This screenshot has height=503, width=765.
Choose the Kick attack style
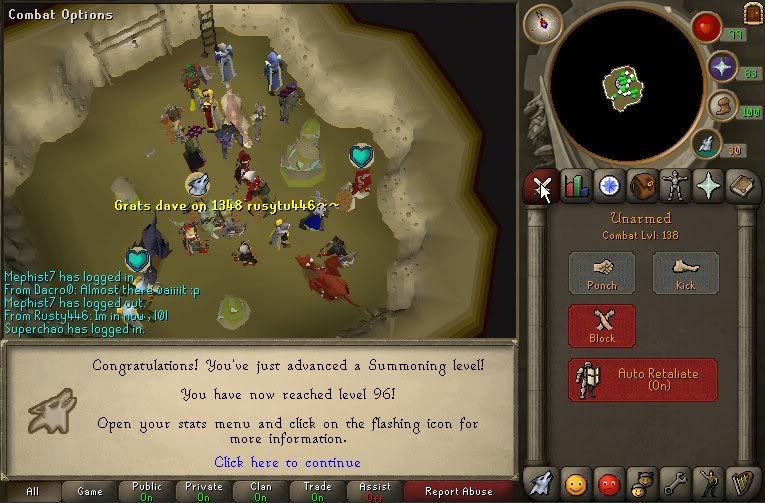(685, 272)
